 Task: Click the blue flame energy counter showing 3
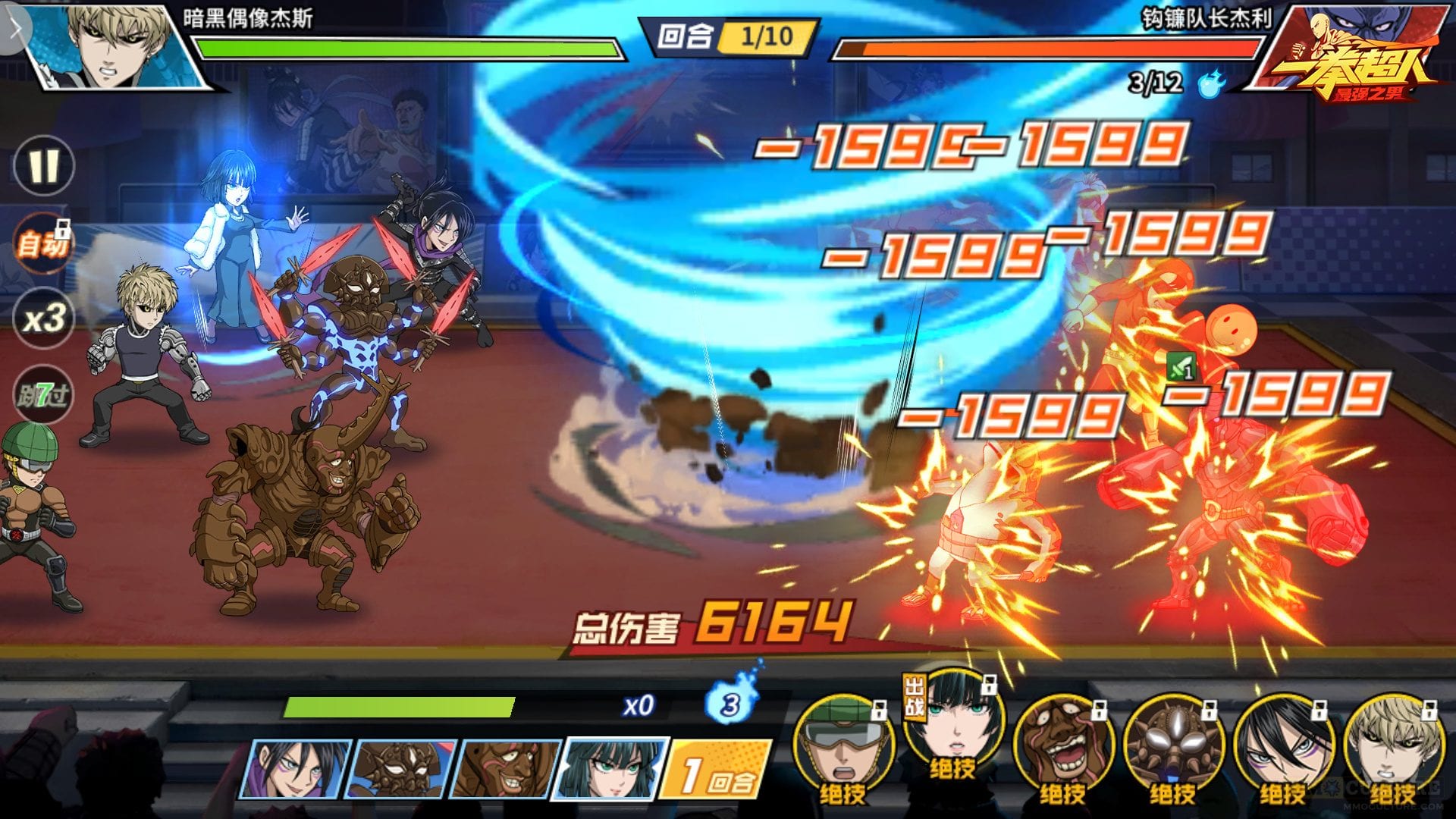coord(730,704)
